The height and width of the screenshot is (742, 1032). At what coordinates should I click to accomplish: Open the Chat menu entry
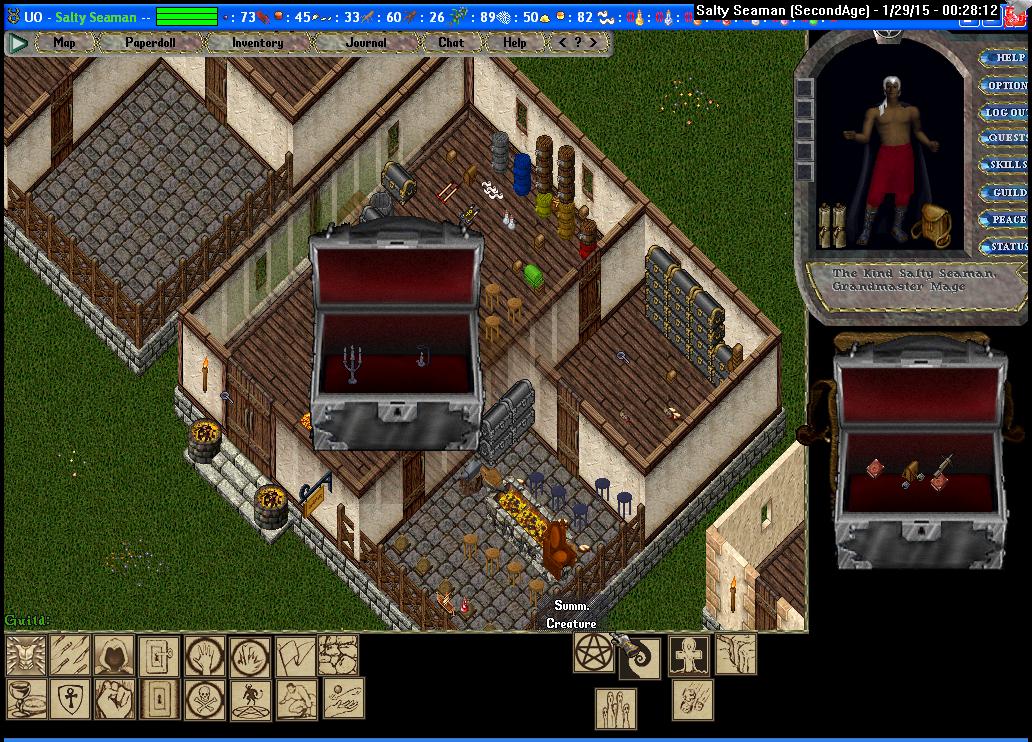click(451, 43)
